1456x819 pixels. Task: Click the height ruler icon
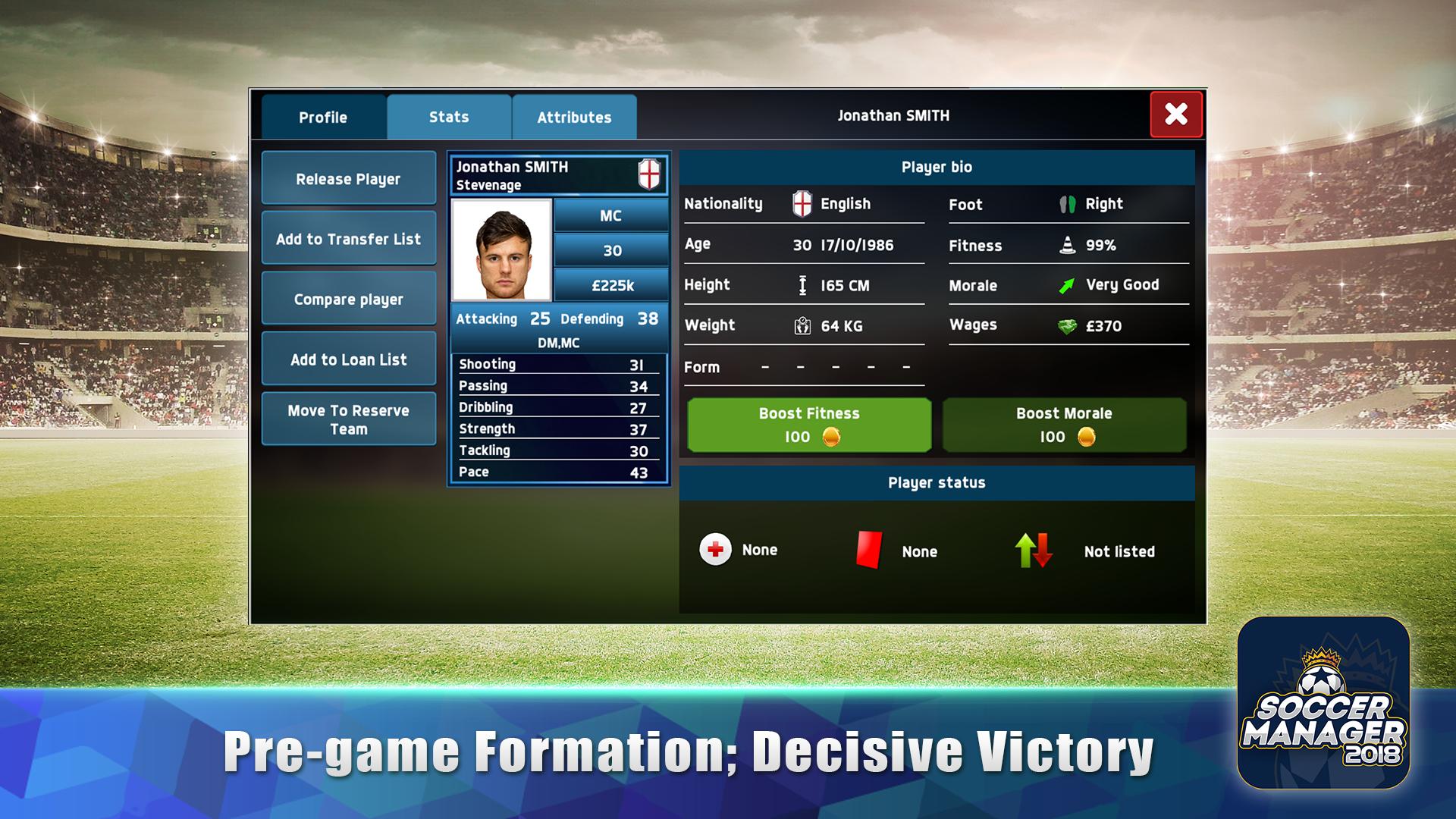point(802,285)
